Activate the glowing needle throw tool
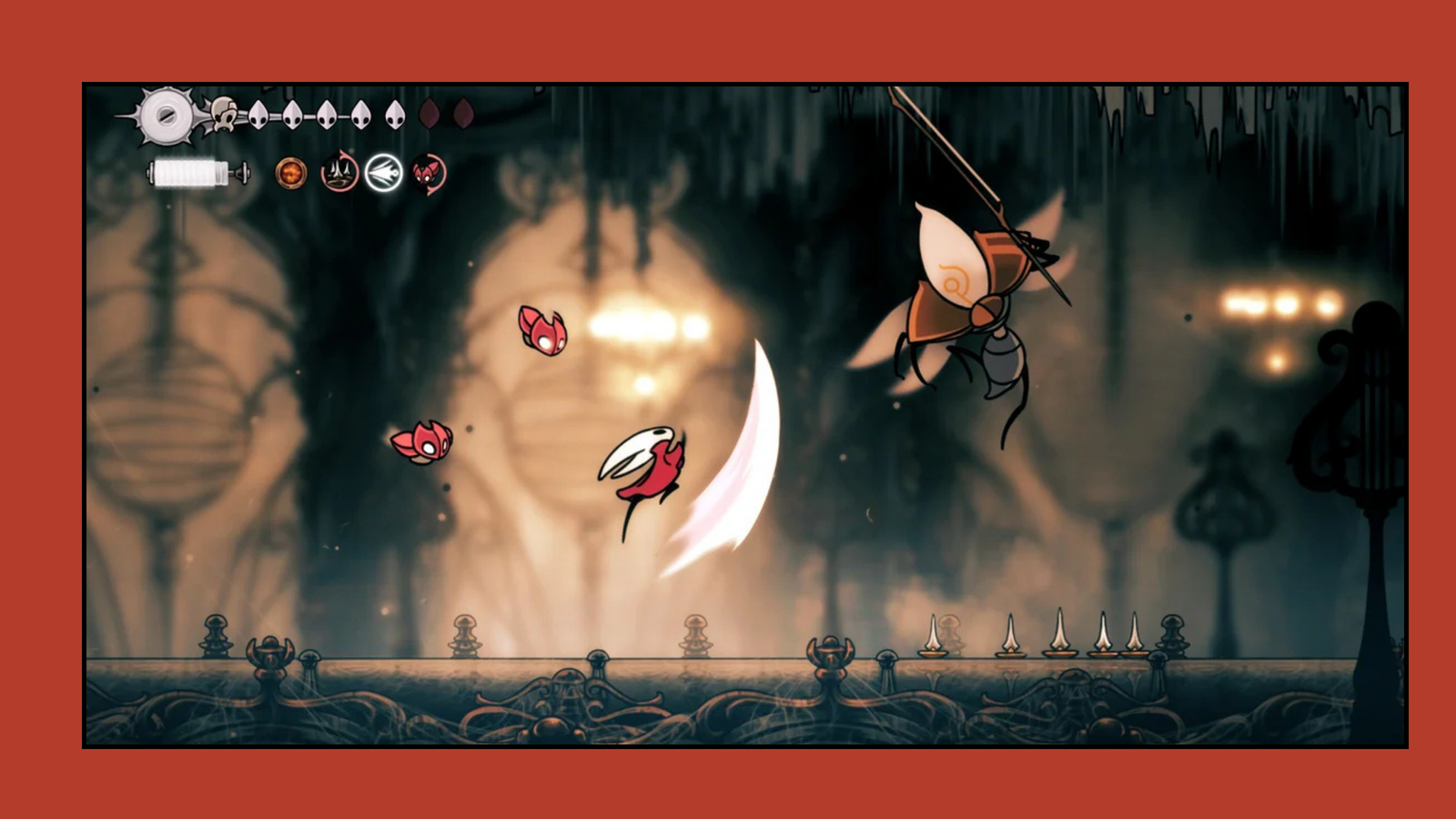1456x819 pixels. pos(384,171)
